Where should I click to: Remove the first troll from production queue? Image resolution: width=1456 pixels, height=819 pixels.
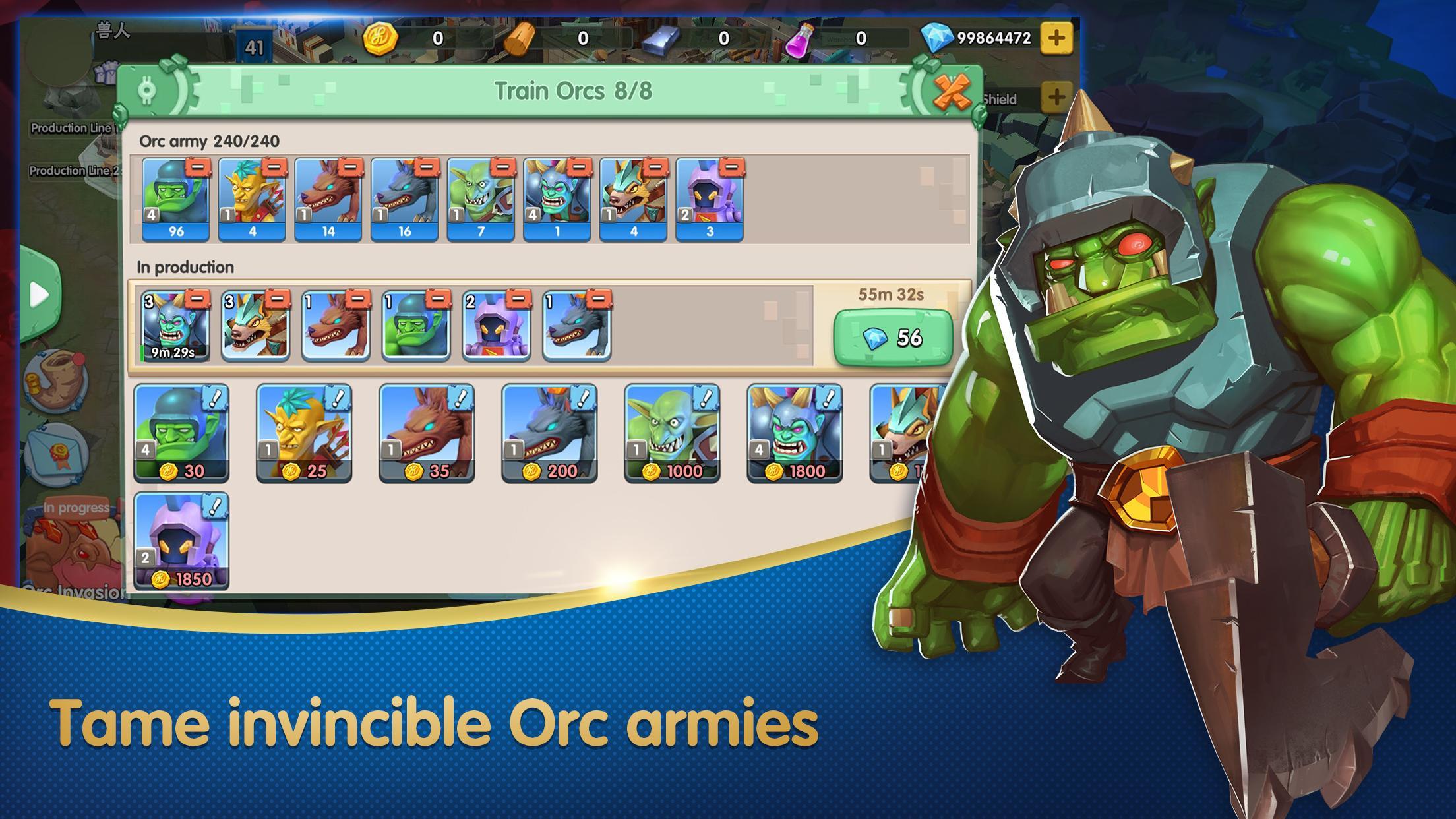tap(198, 300)
